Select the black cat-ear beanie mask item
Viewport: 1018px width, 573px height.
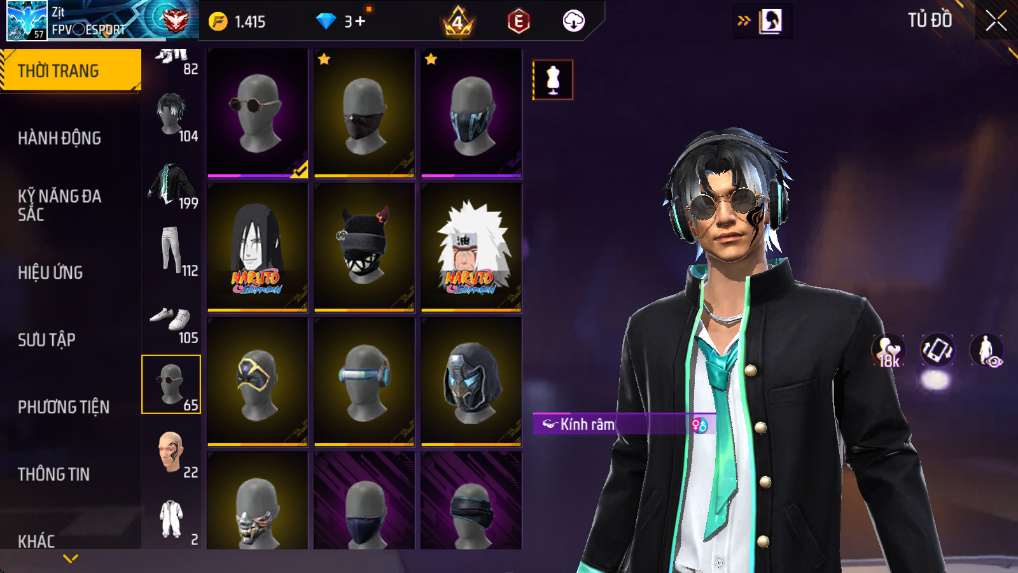(364, 246)
